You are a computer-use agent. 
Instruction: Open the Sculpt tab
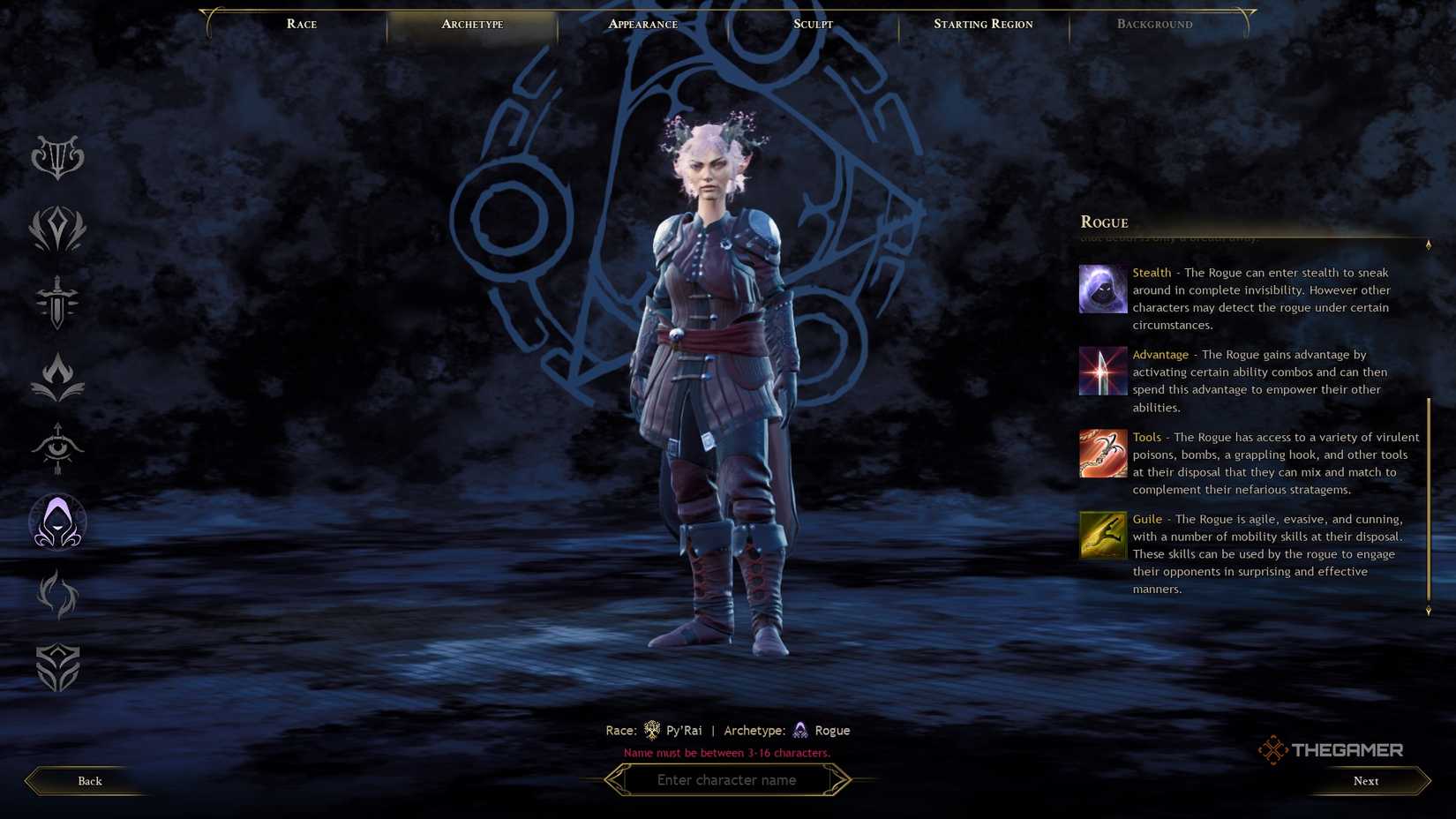(812, 24)
